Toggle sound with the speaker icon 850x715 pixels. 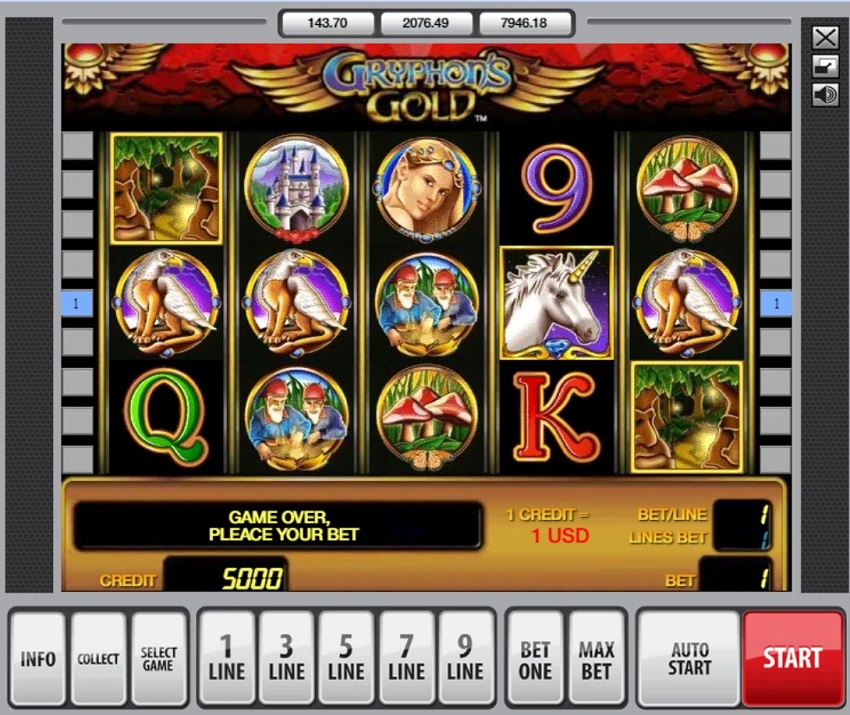[825, 95]
